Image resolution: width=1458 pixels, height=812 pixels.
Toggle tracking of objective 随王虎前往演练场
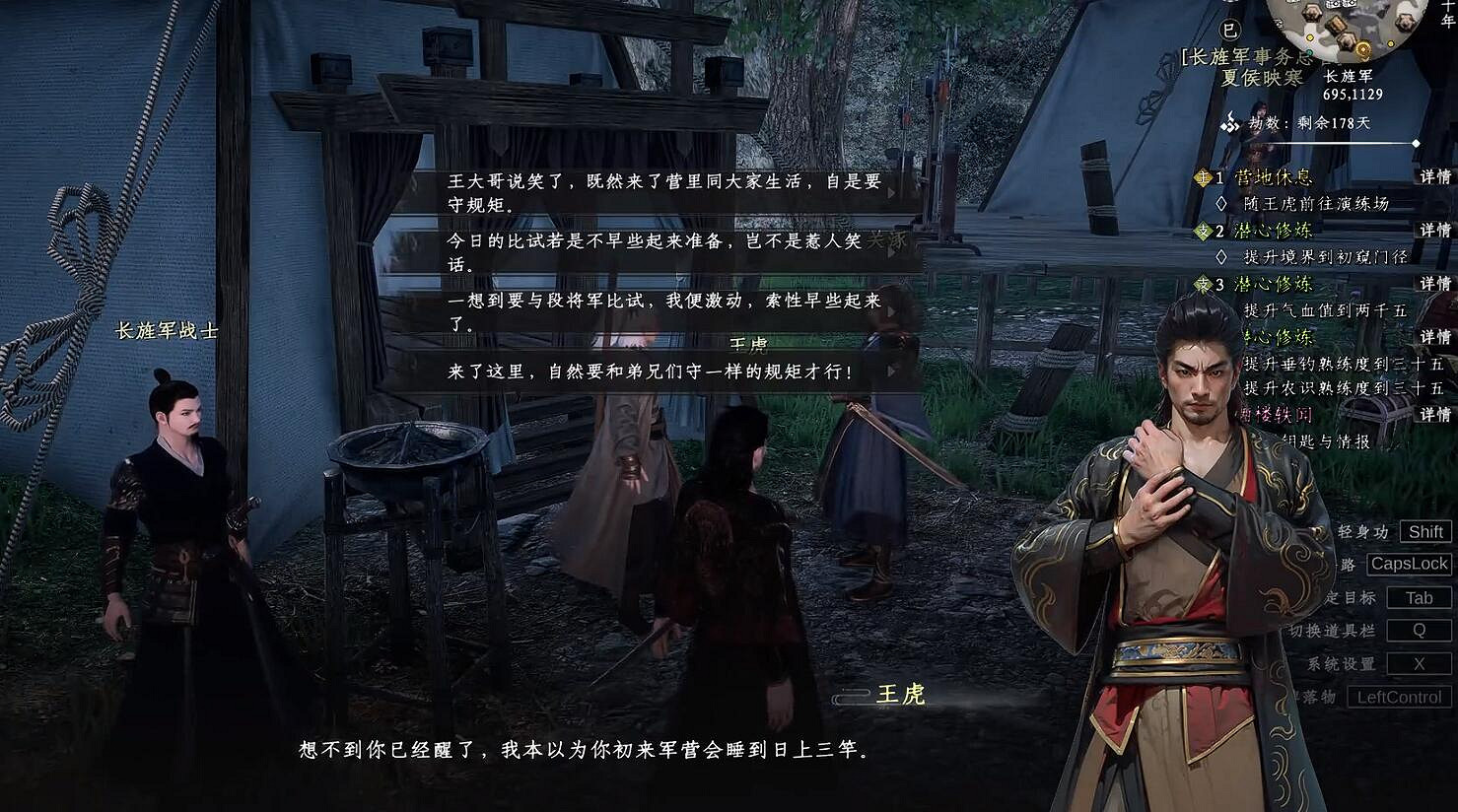pyautogui.click(x=1222, y=202)
